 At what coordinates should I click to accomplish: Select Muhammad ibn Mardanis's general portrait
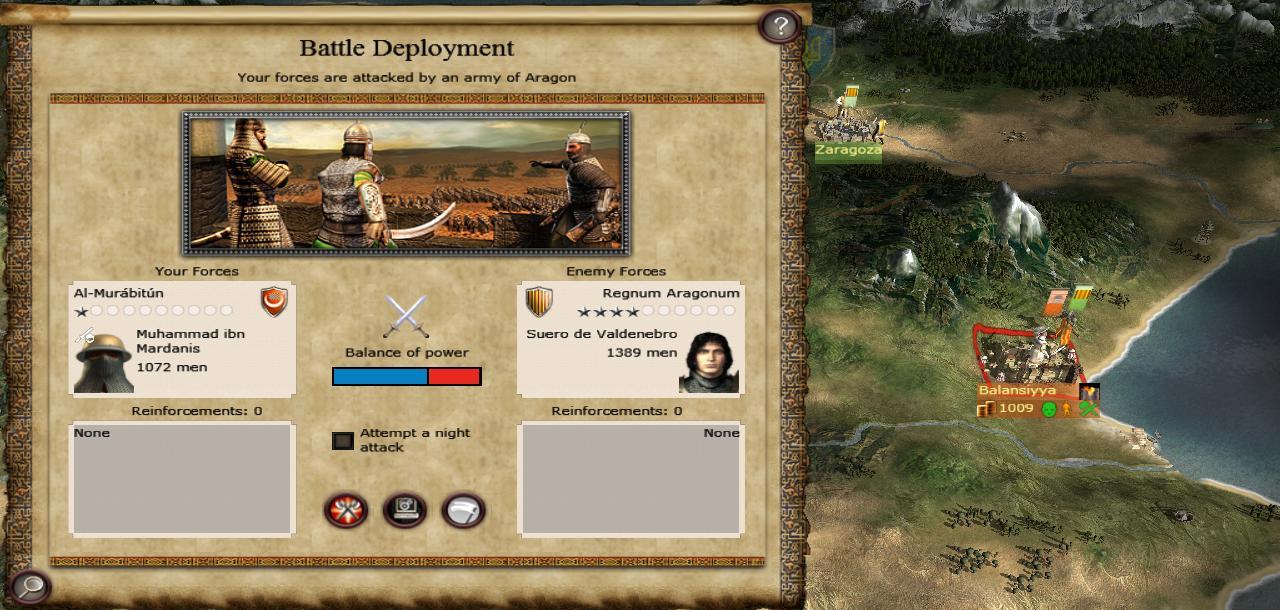coord(103,361)
